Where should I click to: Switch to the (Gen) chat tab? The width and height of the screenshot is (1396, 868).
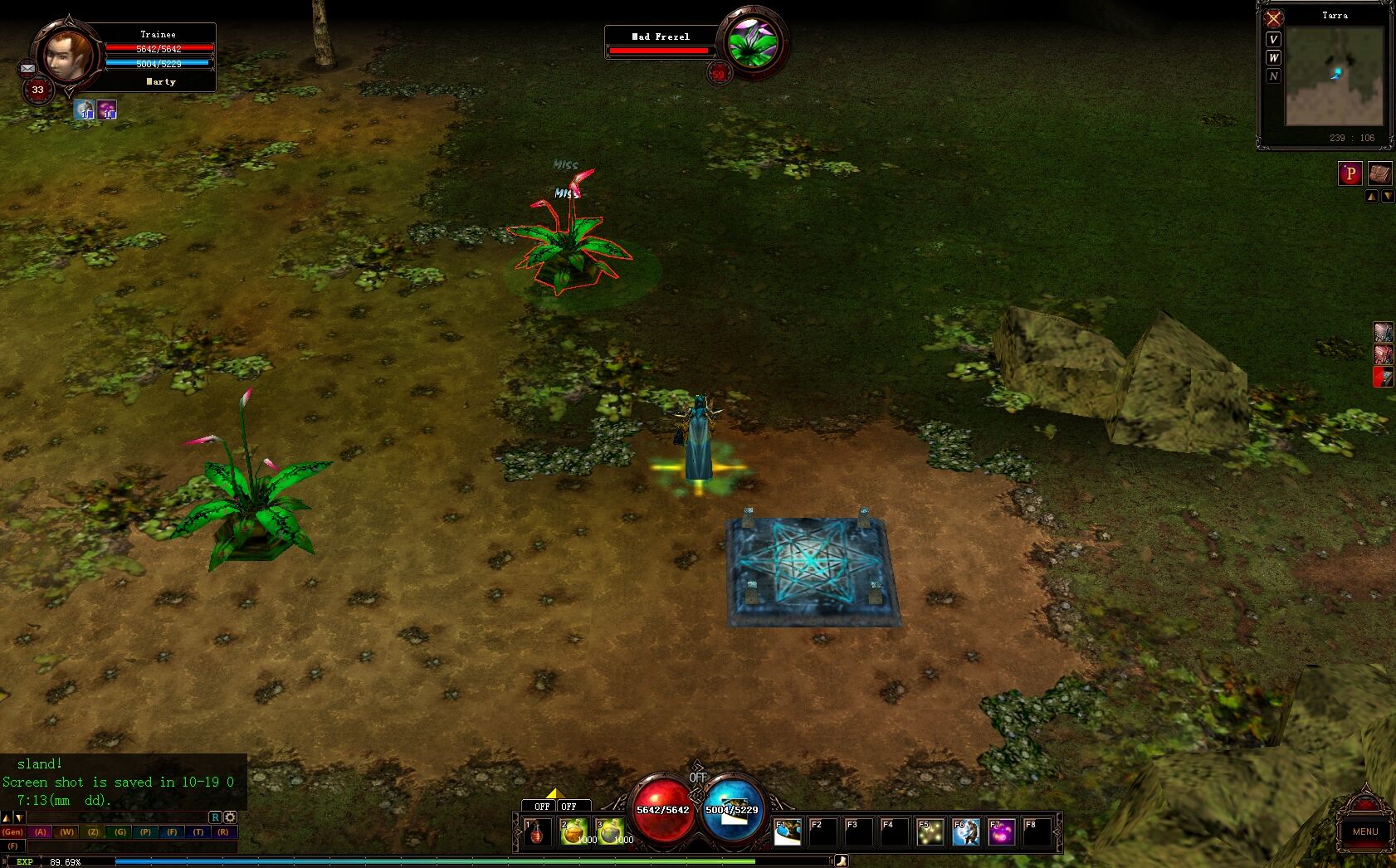tap(12, 831)
